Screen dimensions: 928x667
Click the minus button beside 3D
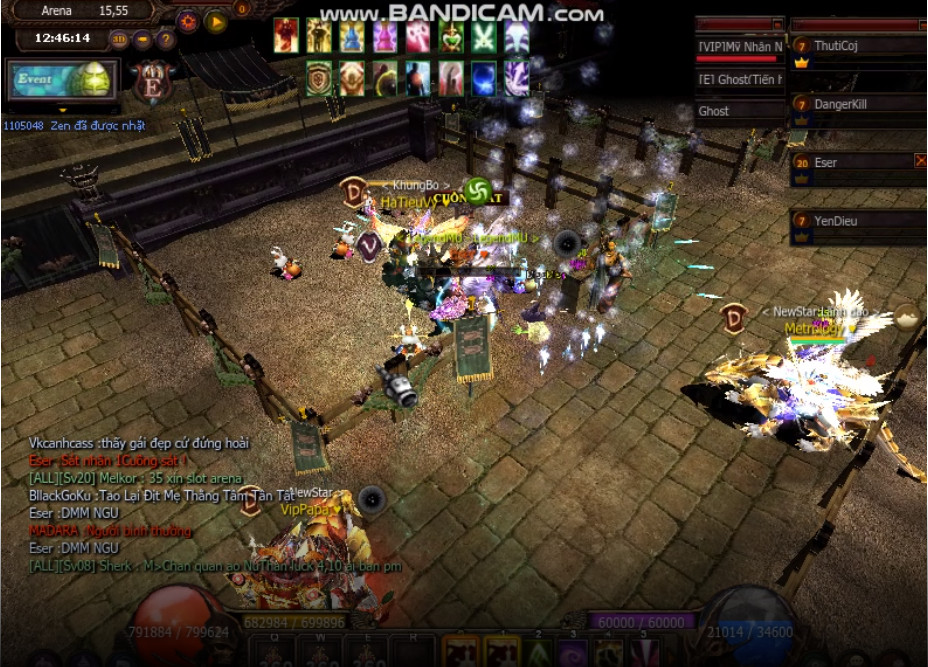coord(143,39)
